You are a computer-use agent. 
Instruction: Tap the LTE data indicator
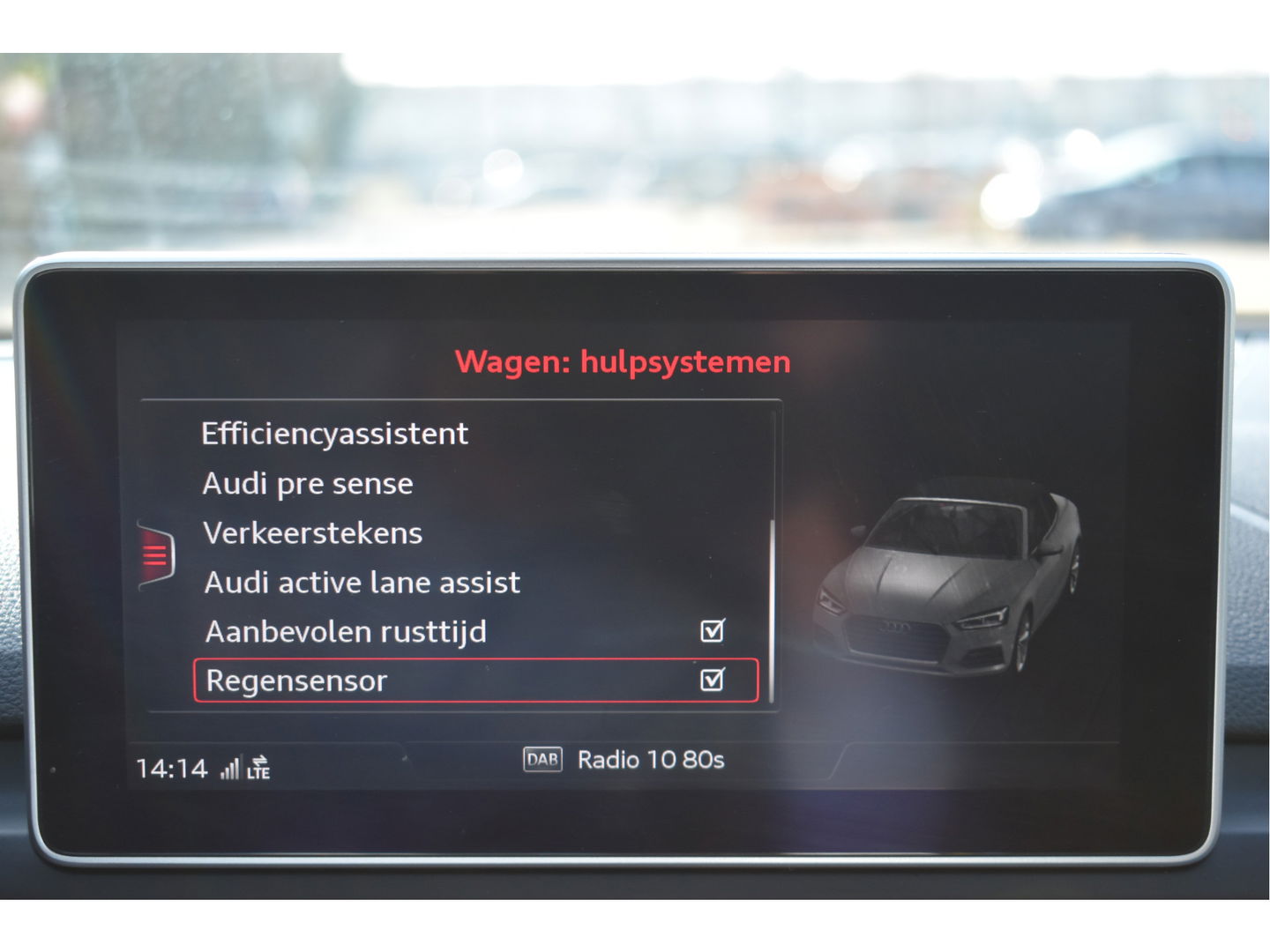pyautogui.click(x=260, y=769)
